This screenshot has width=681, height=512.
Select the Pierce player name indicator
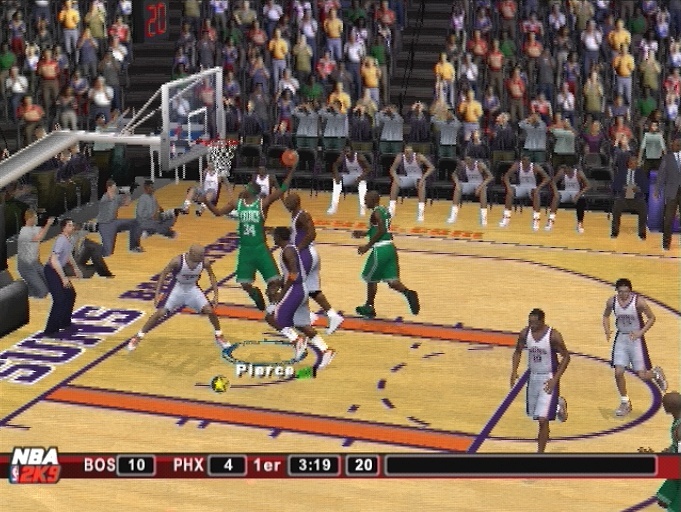(265, 370)
